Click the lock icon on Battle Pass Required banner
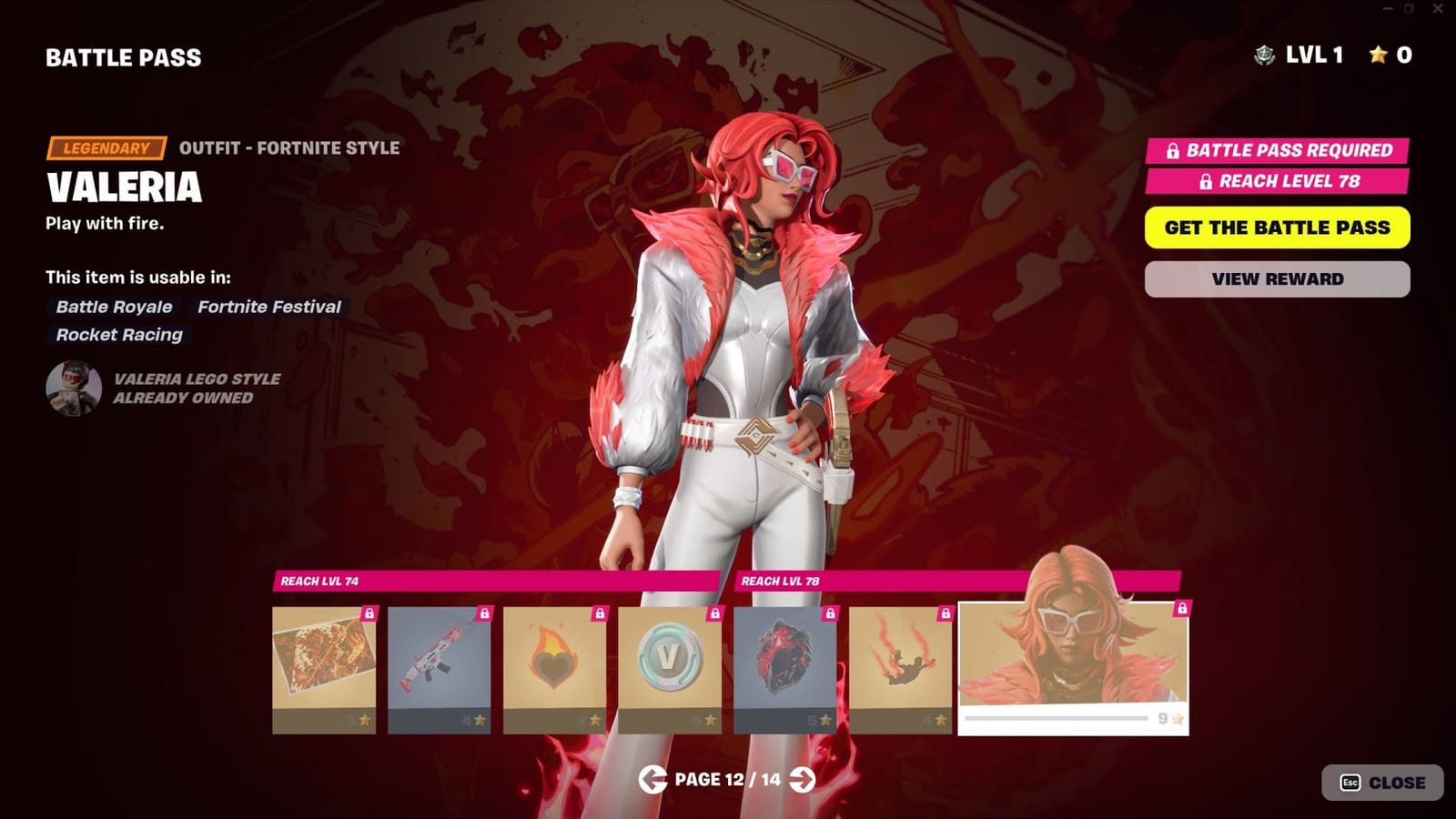This screenshot has width=1456, height=819. [1171, 149]
